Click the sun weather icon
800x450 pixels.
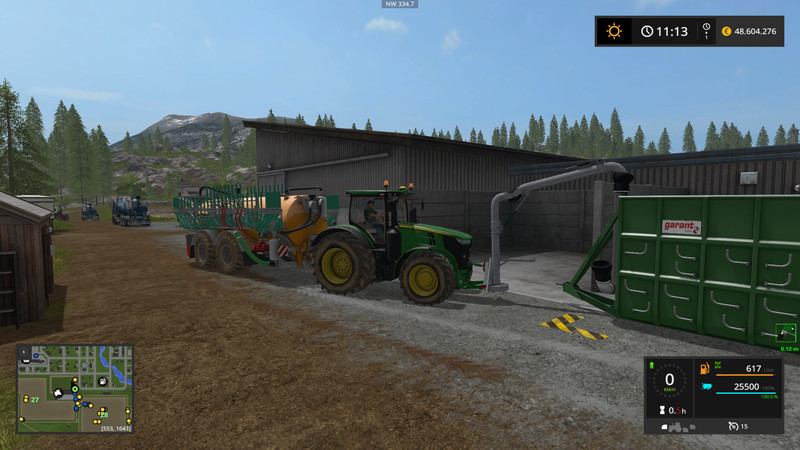pyautogui.click(x=614, y=31)
